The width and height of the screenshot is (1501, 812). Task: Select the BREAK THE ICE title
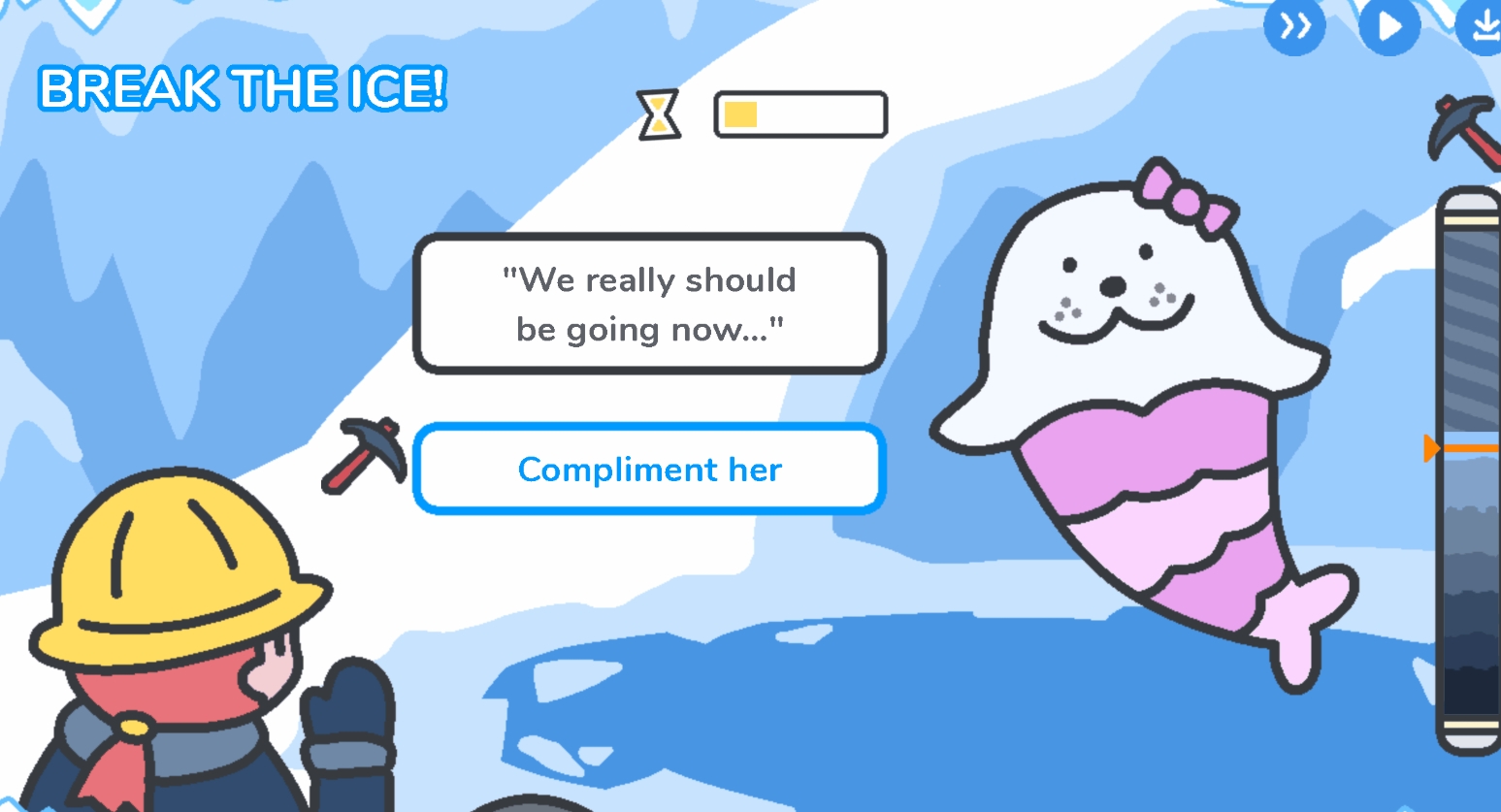tap(242, 90)
